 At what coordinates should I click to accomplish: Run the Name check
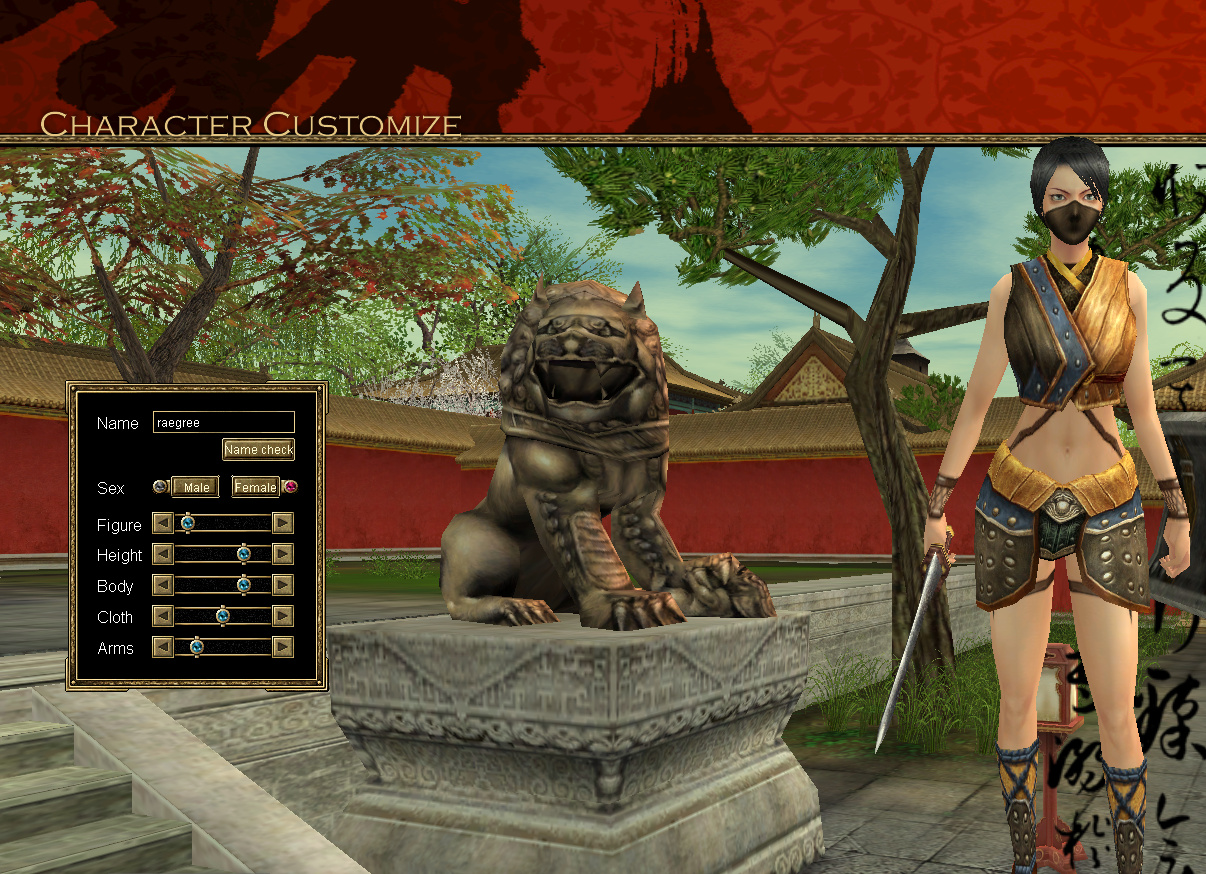point(258,450)
